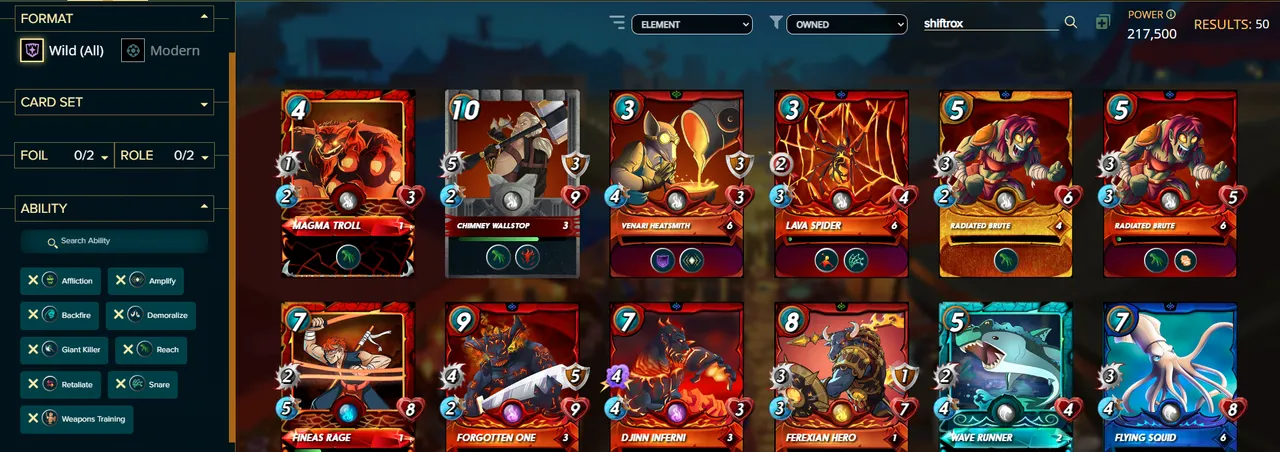This screenshot has width=1280, height=452.
Task: Open the Djinn Inferni card
Action: (x=677, y=375)
